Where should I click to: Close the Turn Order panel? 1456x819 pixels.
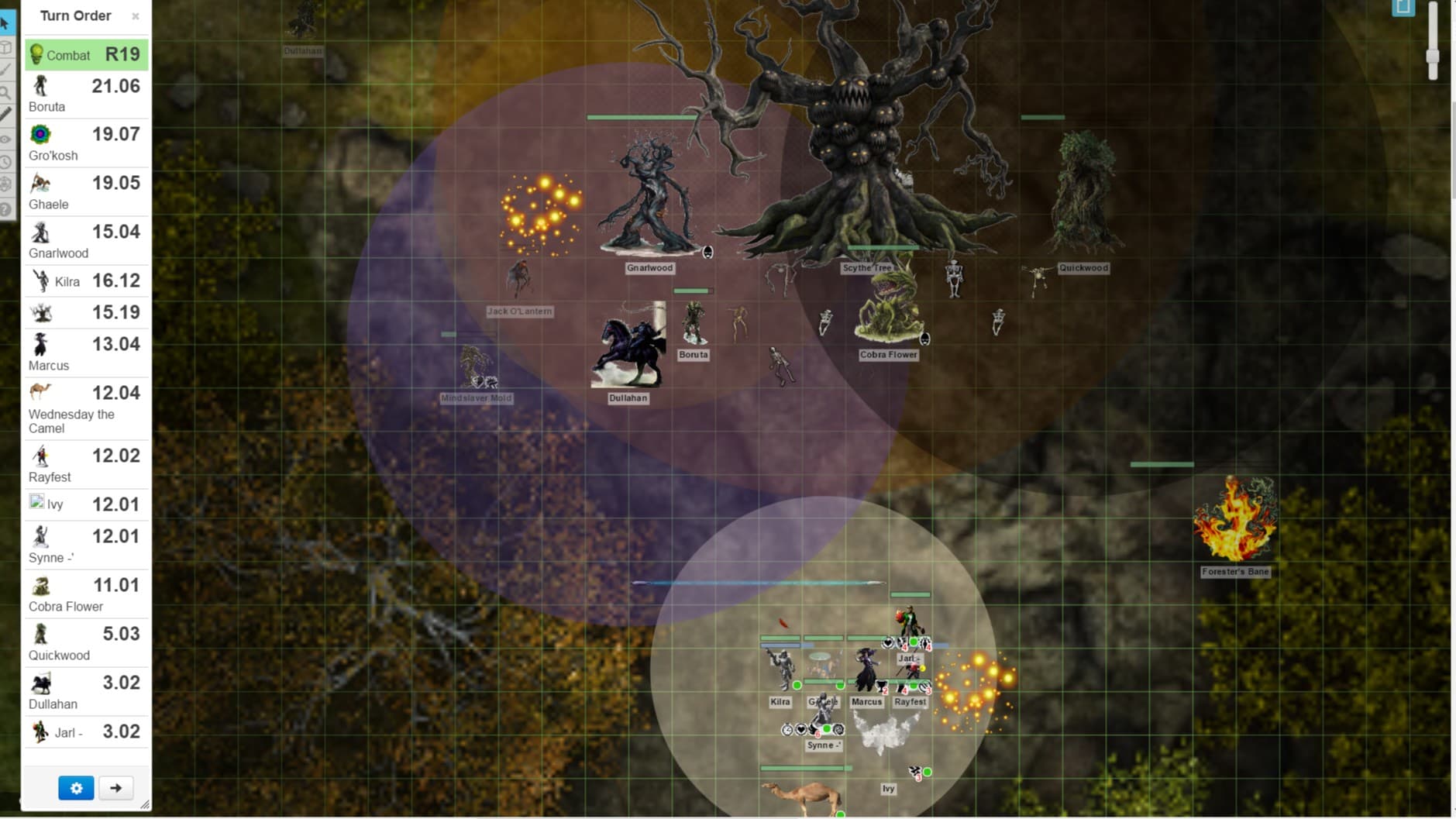[x=136, y=15]
